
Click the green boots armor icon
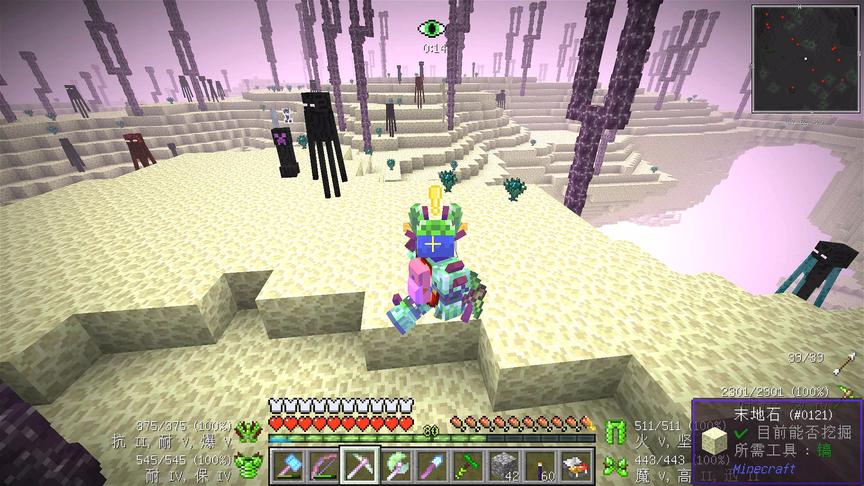tap(615, 464)
